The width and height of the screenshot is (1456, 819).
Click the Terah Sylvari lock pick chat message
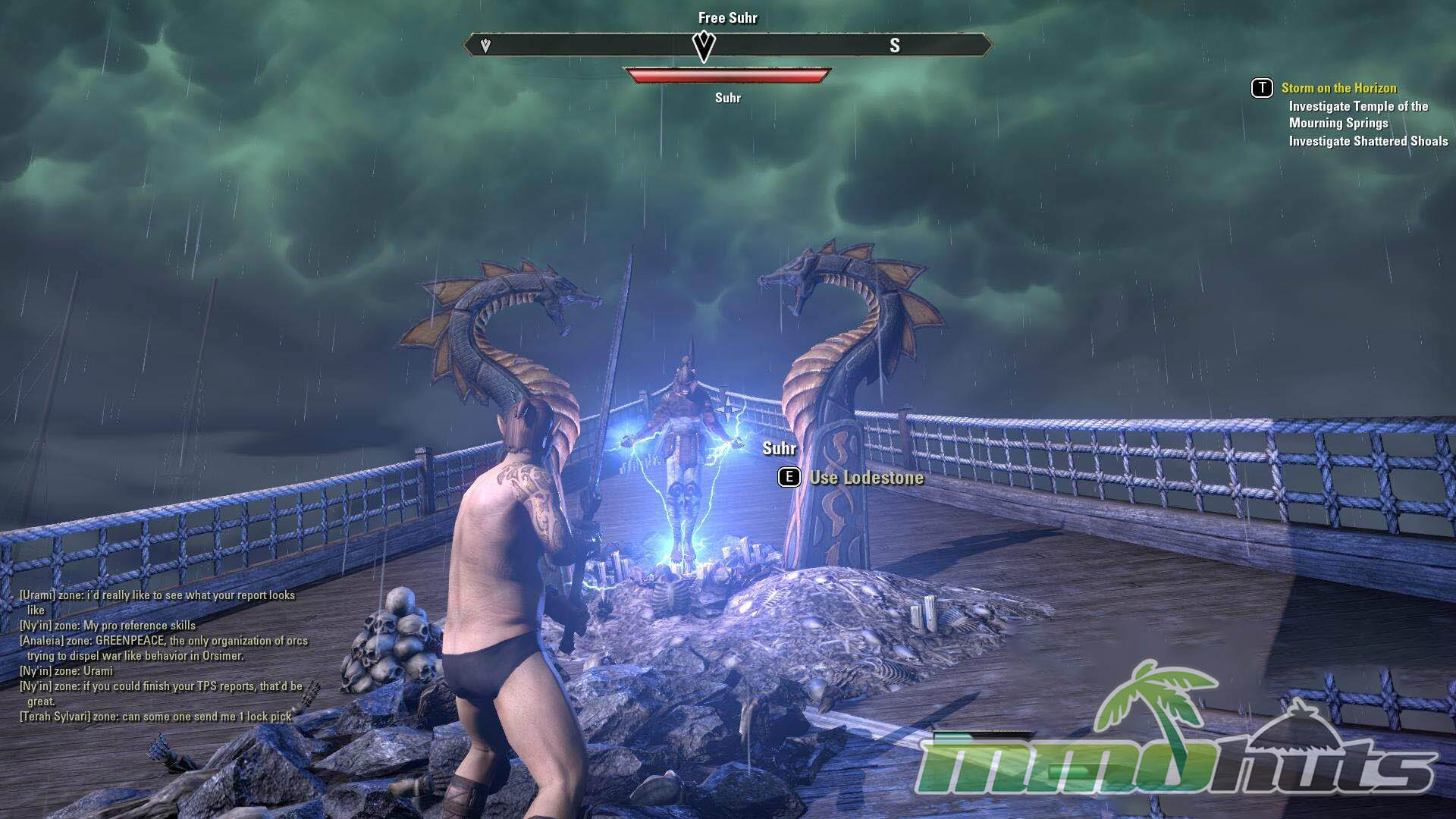tap(155, 716)
